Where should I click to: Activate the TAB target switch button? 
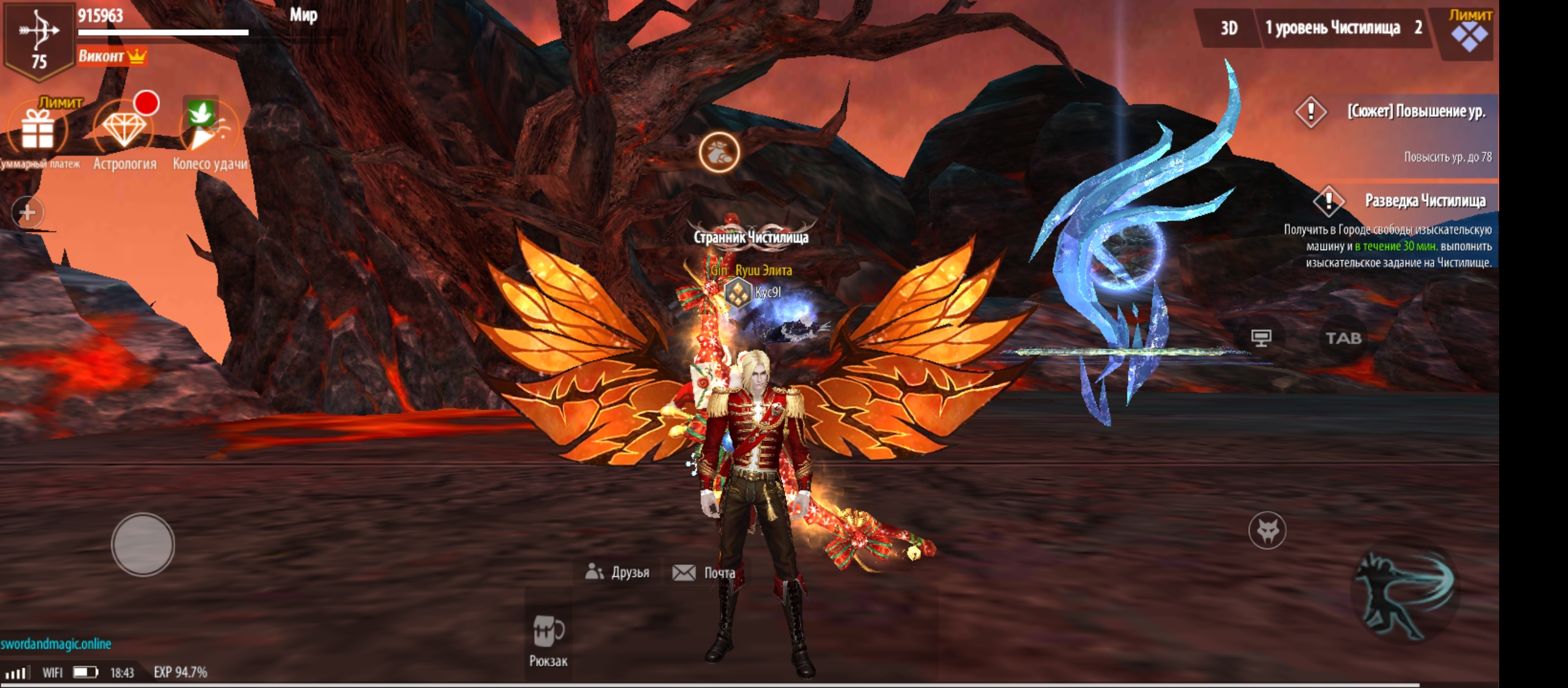click(1343, 338)
